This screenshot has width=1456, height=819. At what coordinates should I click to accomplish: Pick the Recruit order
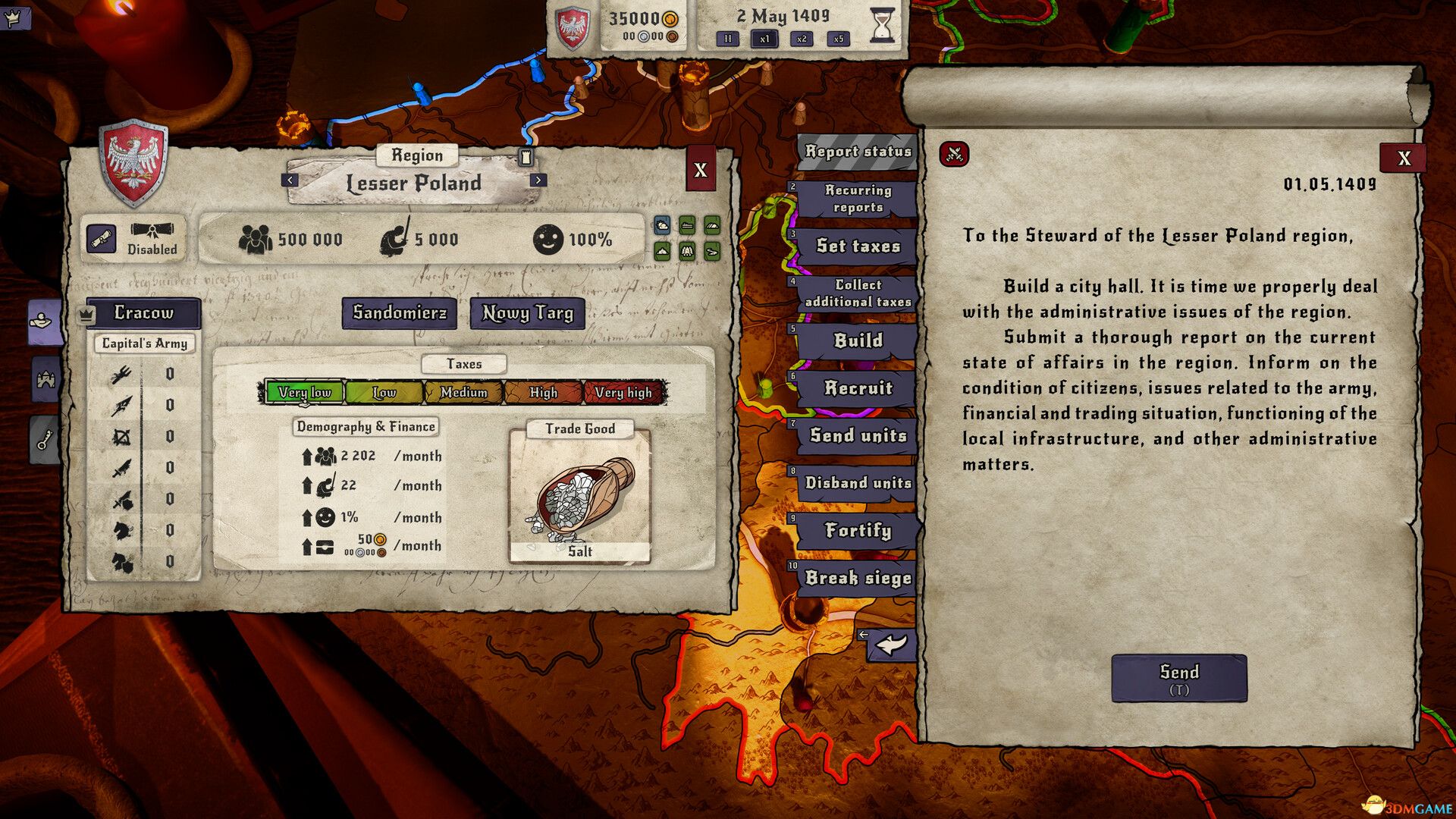[x=858, y=388]
